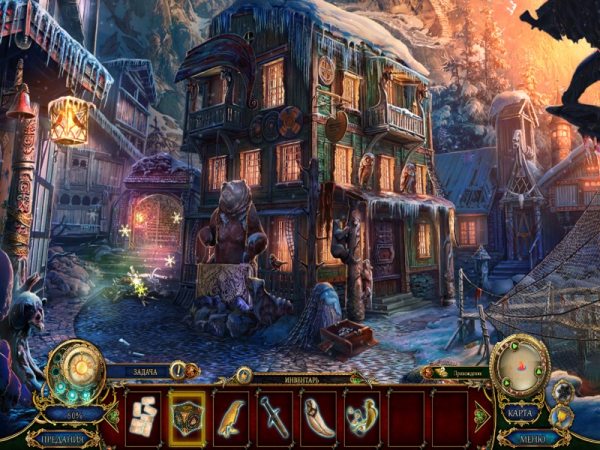Select the highlighted ornate box item
Image resolution: width=600 pixels, height=450 pixels.
(187, 417)
